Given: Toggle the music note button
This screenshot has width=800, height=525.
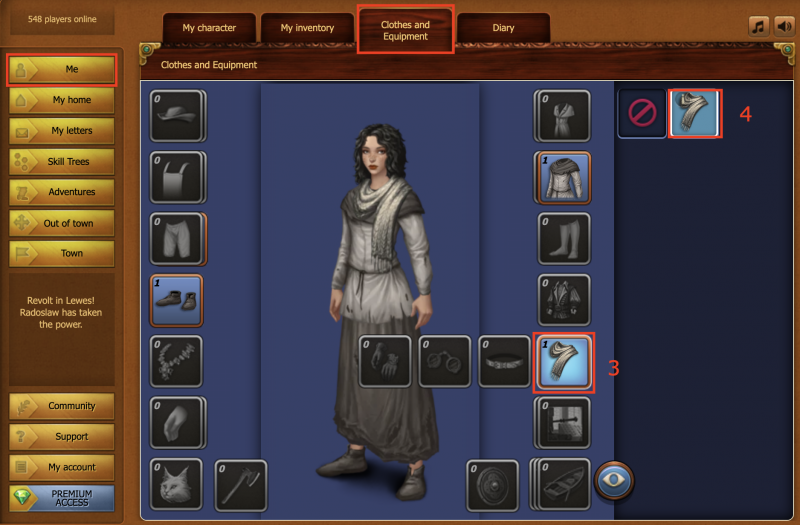Looking at the screenshot, I should 758,26.
